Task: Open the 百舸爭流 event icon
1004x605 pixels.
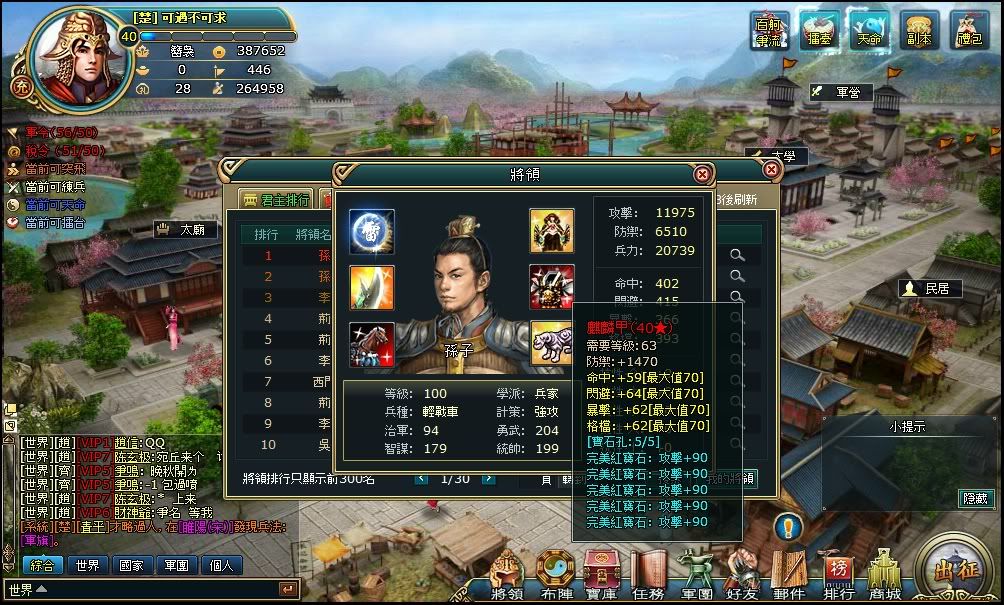Action: coord(770,30)
